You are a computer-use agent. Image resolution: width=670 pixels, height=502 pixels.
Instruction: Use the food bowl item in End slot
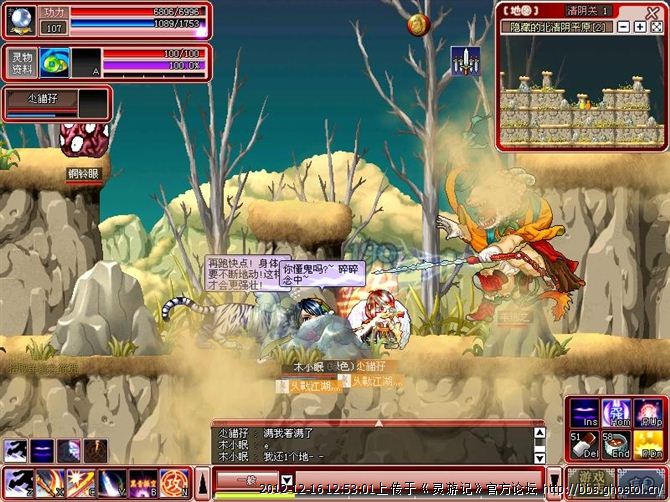click(x=616, y=445)
